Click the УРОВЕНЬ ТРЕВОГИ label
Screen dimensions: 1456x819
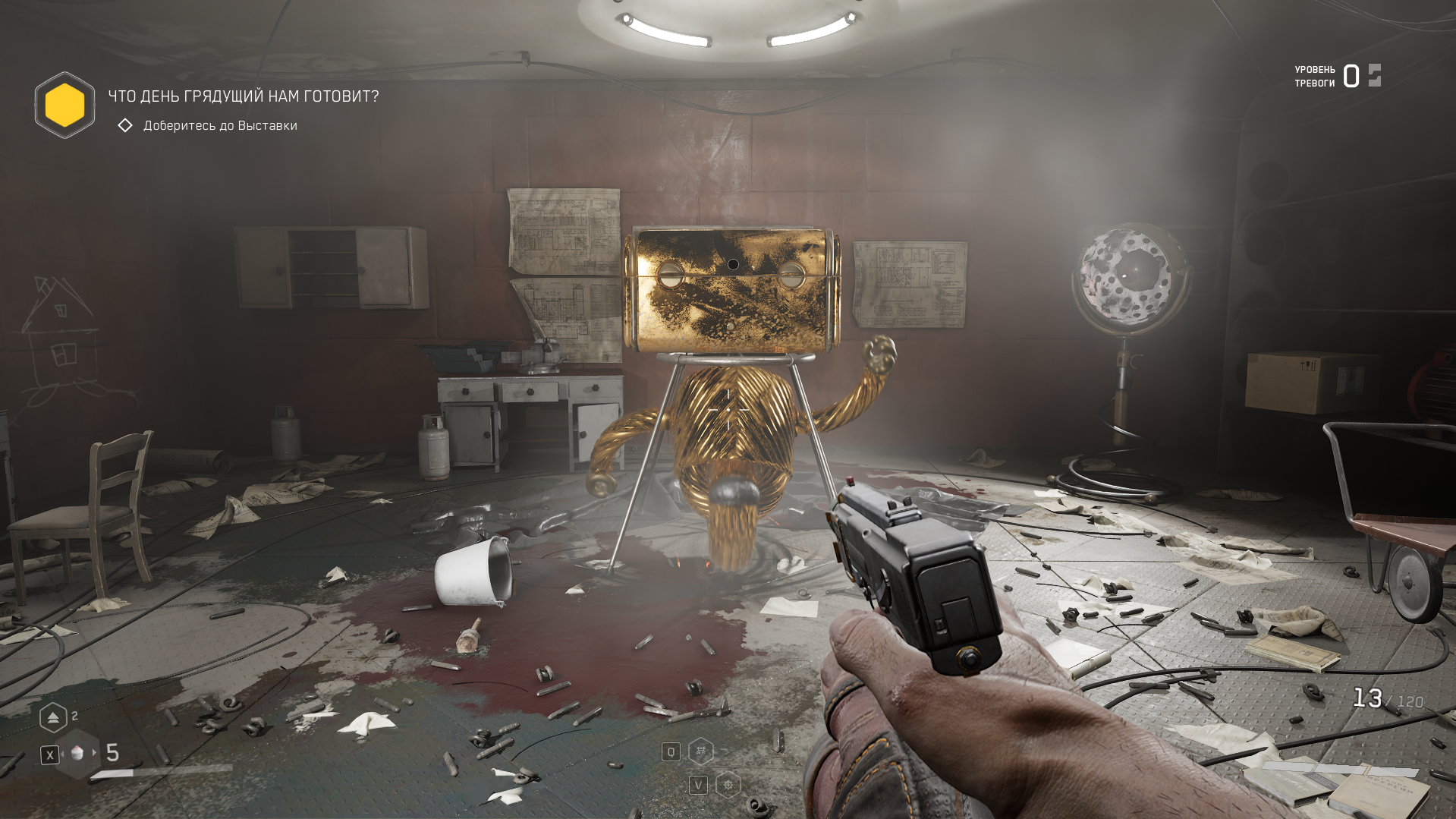pos(1314,75)
